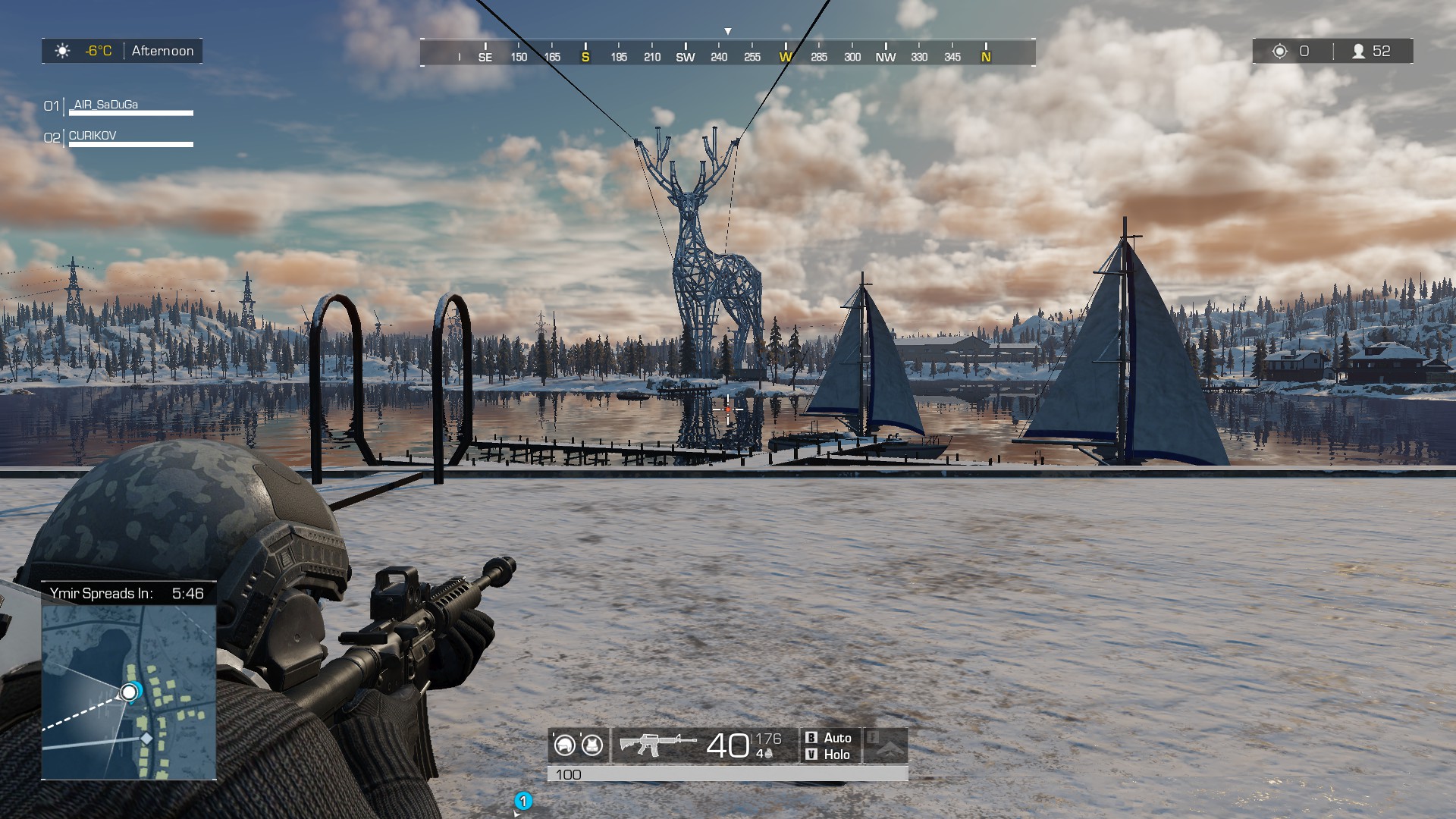Screen dimensions: 1456x819
Task: Click the grenade count icon
Action: coord(767,753)
